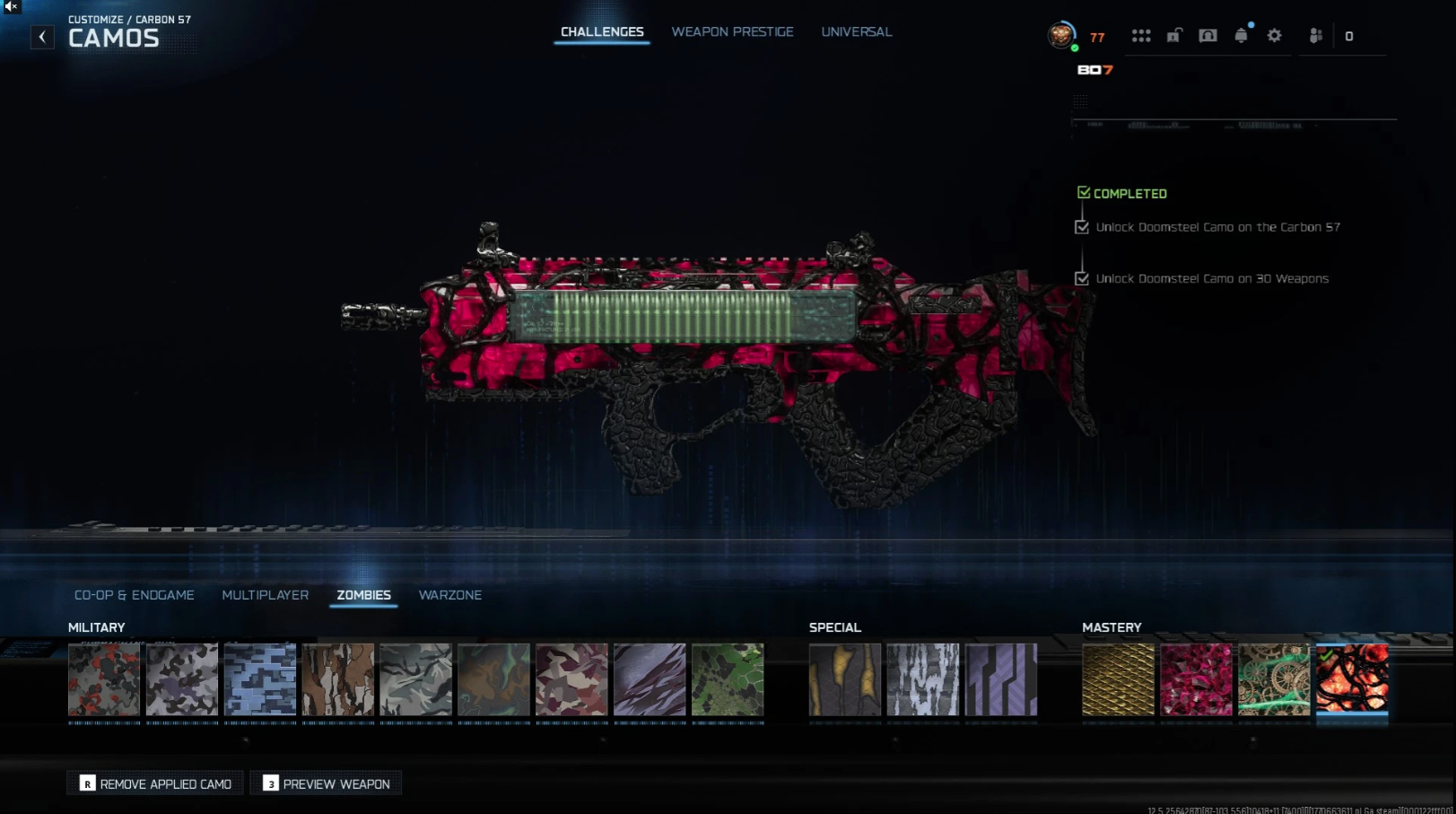
Task: Open the notifications bell
Action: click(x=1241, y=36)
